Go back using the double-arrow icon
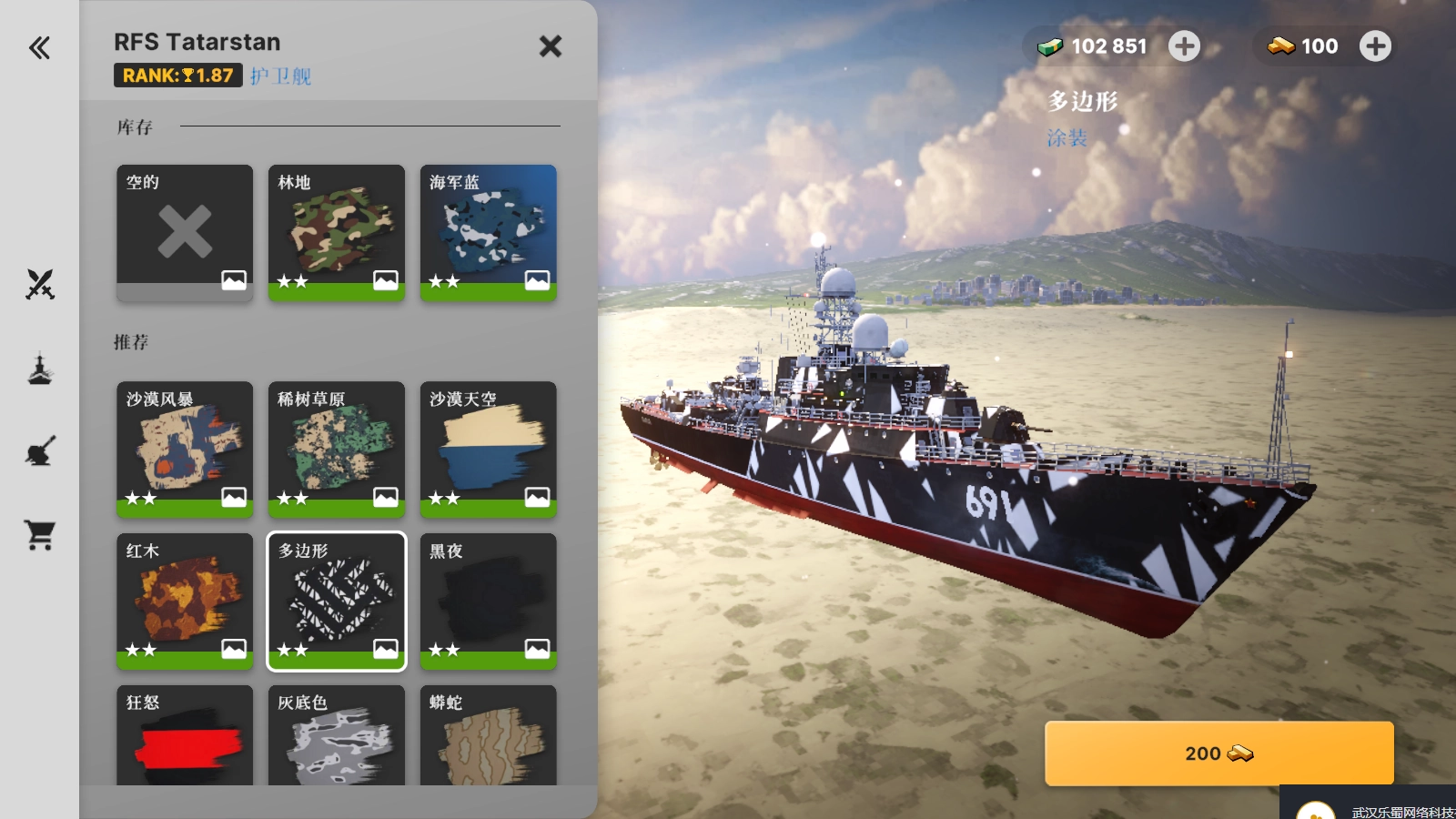1456x819 pixels. (x=39, y=47)
